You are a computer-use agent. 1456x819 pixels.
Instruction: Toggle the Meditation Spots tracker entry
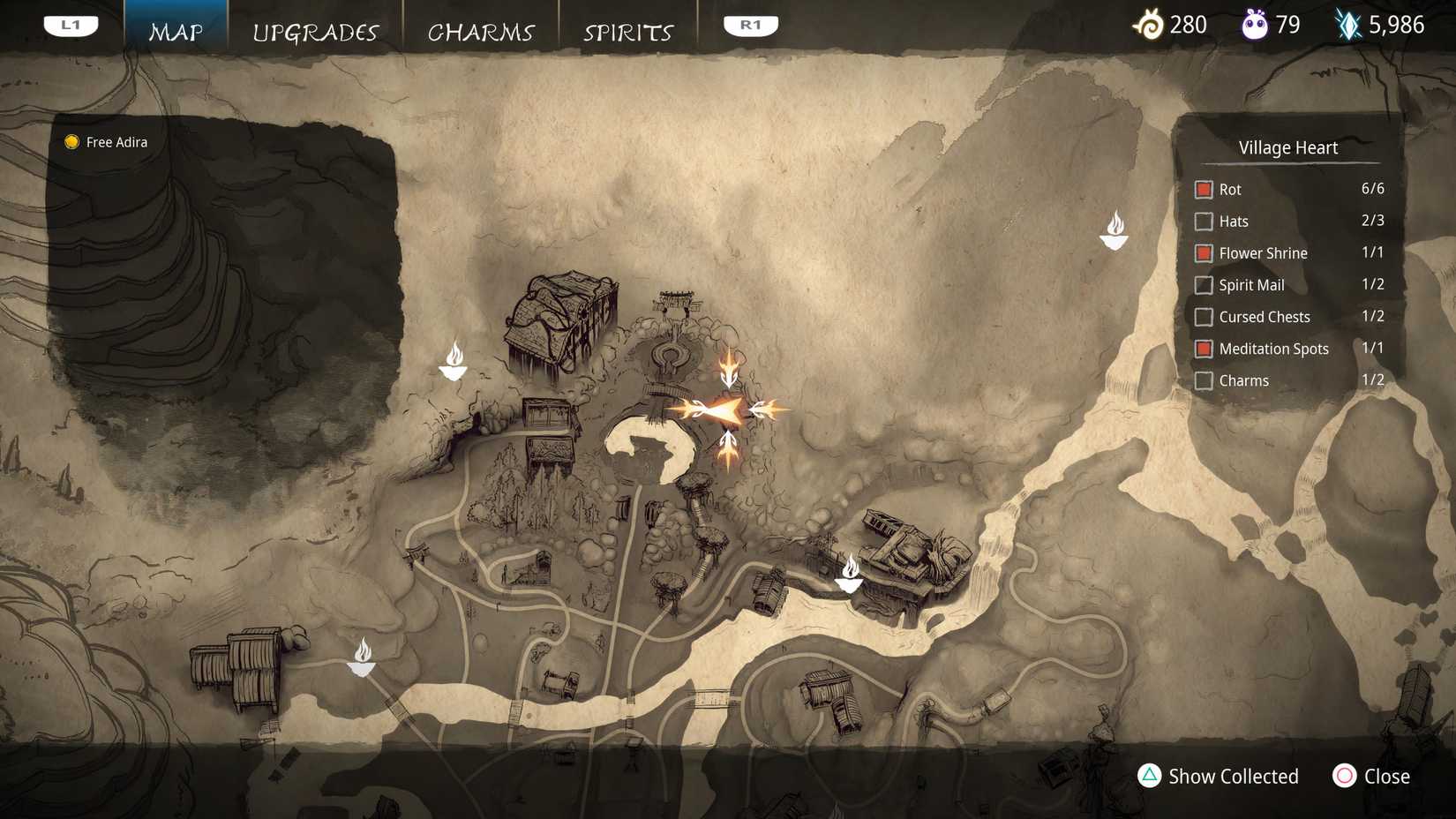(x=1204, y=349)
